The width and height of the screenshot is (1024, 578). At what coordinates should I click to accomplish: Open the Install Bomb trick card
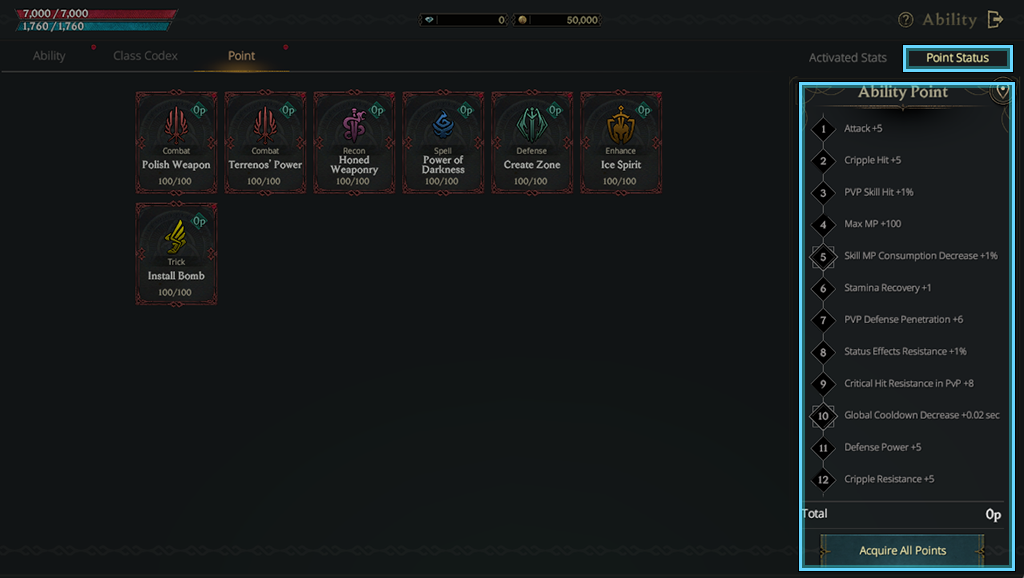[x=176, y=254]
